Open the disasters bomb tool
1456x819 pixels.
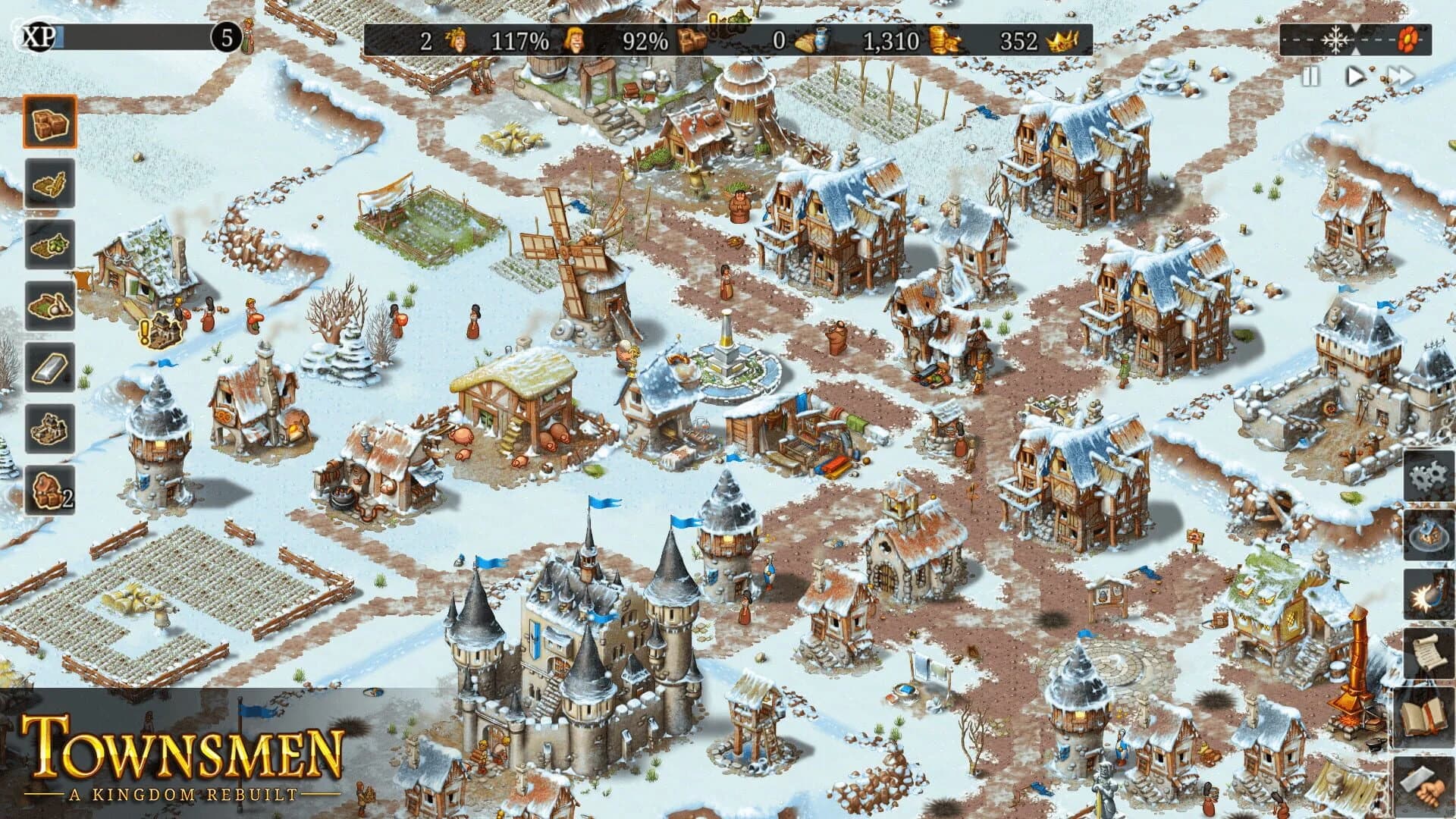tap(1429, 595)
